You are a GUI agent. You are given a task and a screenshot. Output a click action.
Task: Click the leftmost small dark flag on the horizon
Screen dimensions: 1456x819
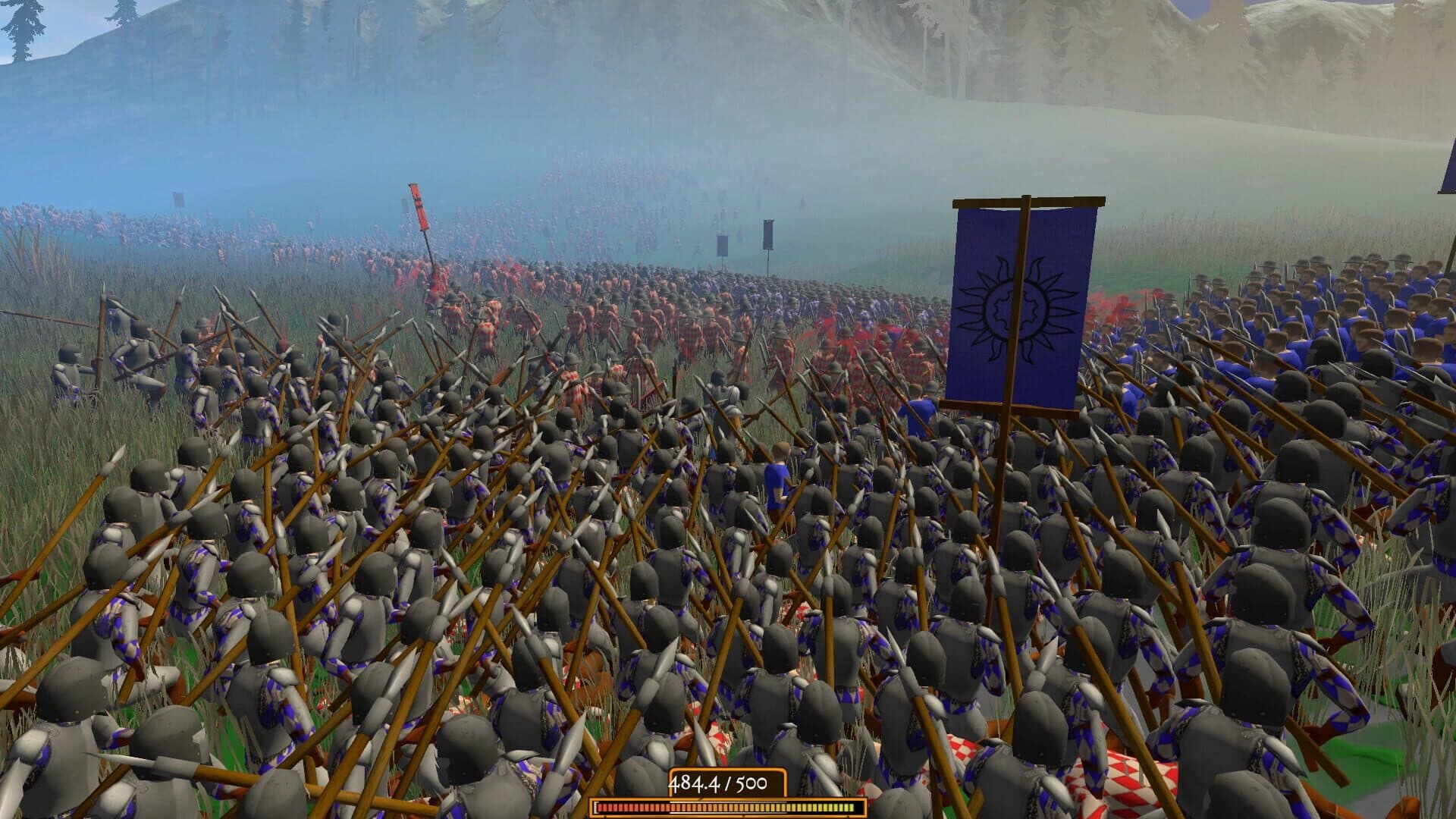(x=177, y=201)
